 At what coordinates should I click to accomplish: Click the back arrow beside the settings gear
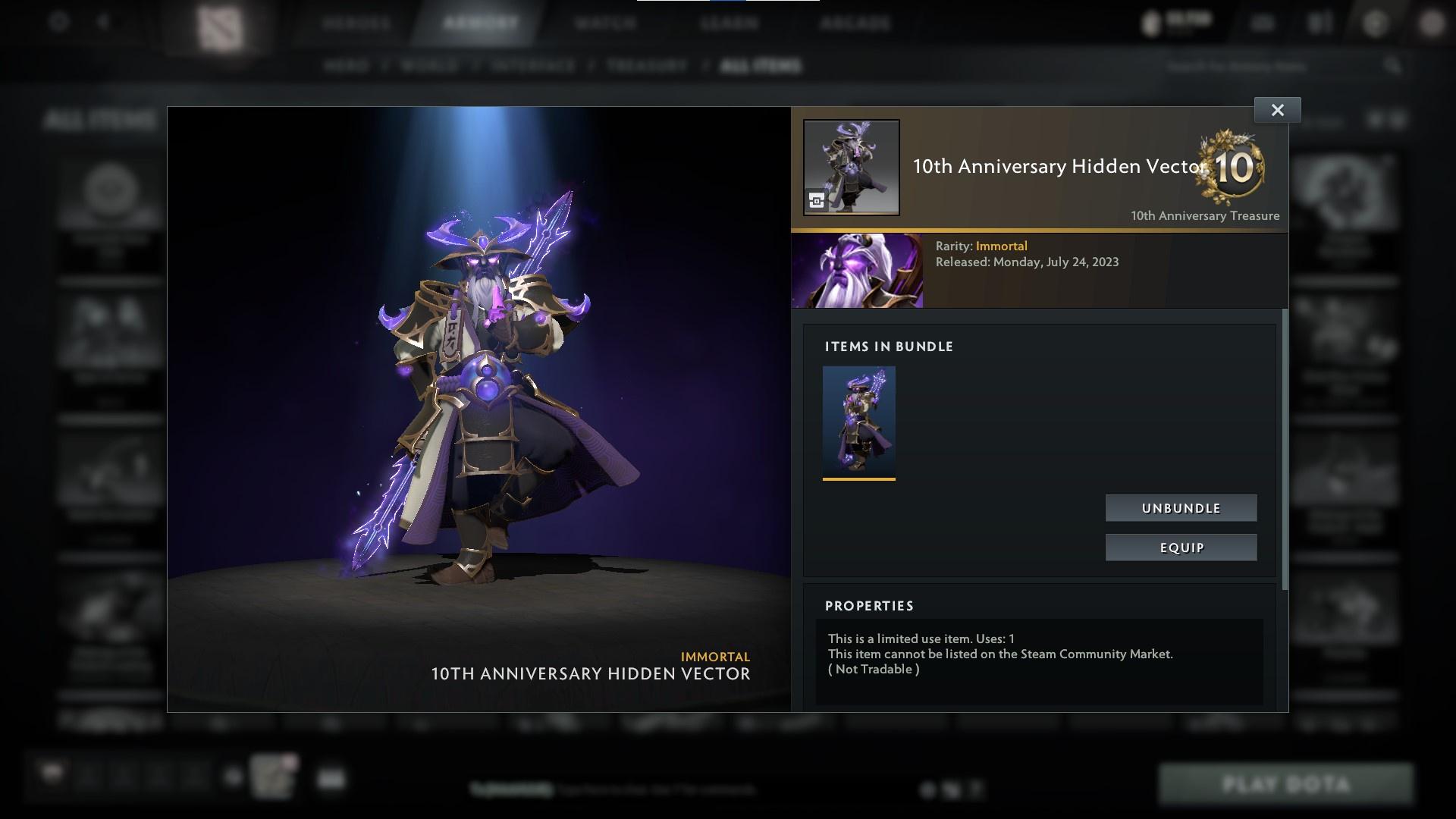coord(102,23)
